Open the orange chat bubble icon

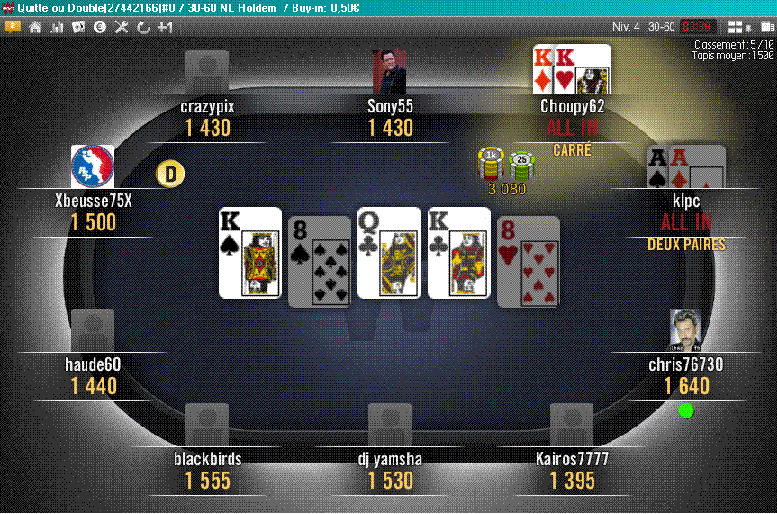tap(13, 27)
